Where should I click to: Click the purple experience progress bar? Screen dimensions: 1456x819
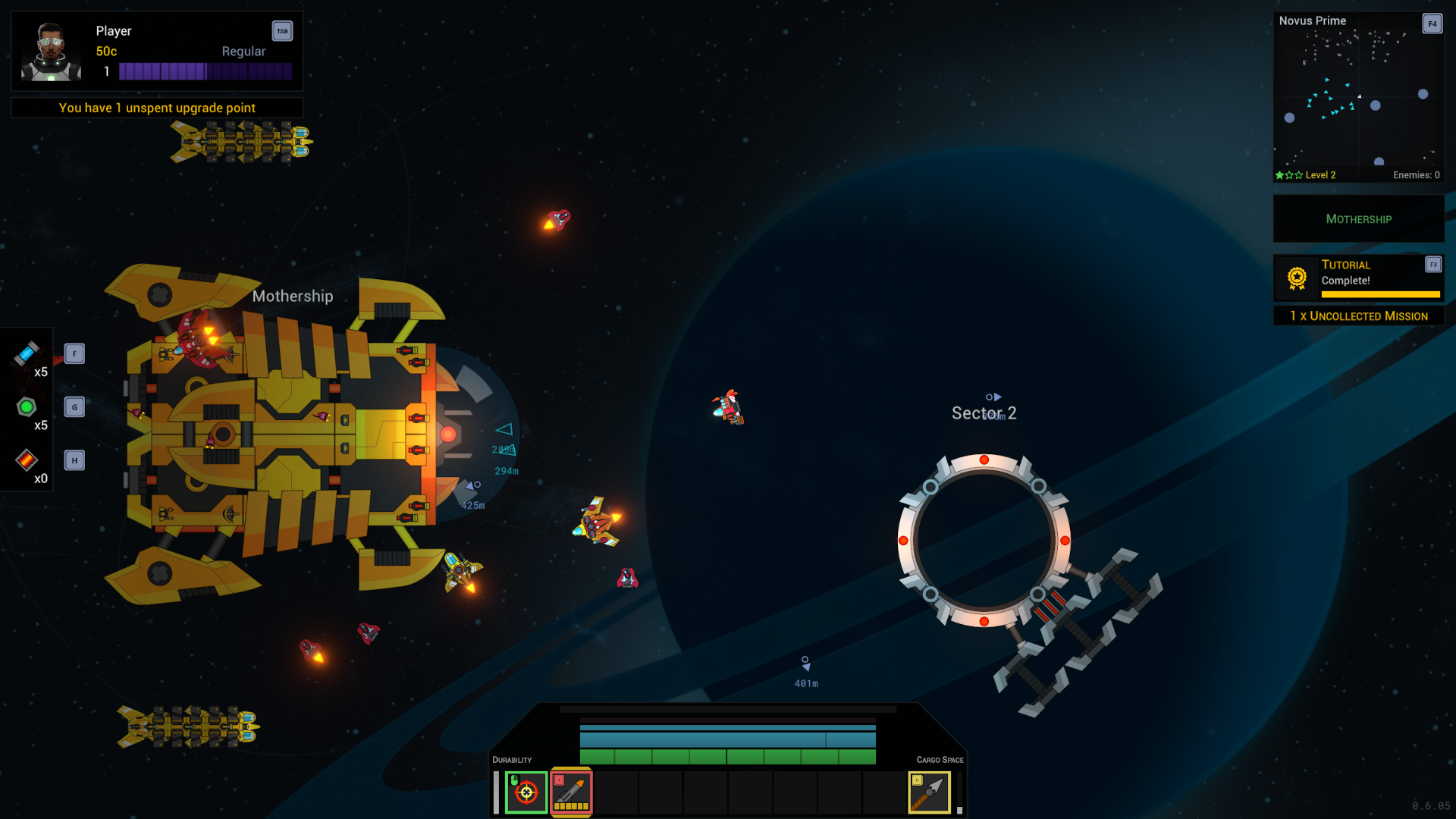(x=206, y=71)
